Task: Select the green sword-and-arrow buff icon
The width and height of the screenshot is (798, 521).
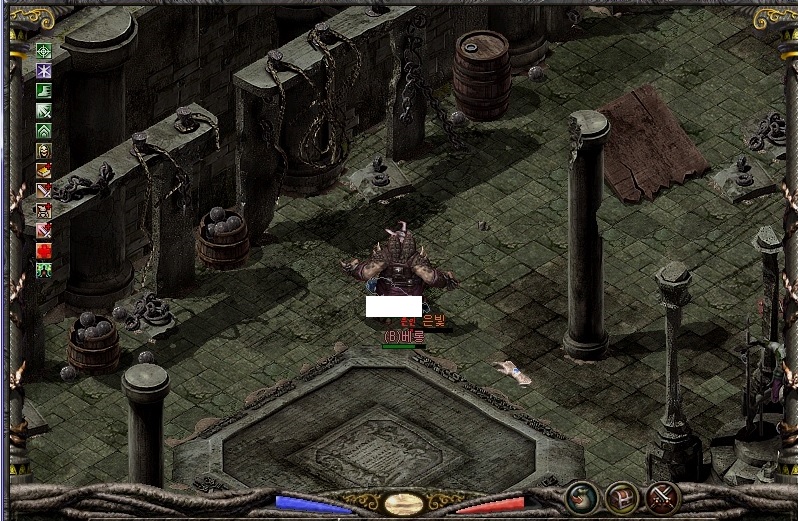Action: pos(44,111)
